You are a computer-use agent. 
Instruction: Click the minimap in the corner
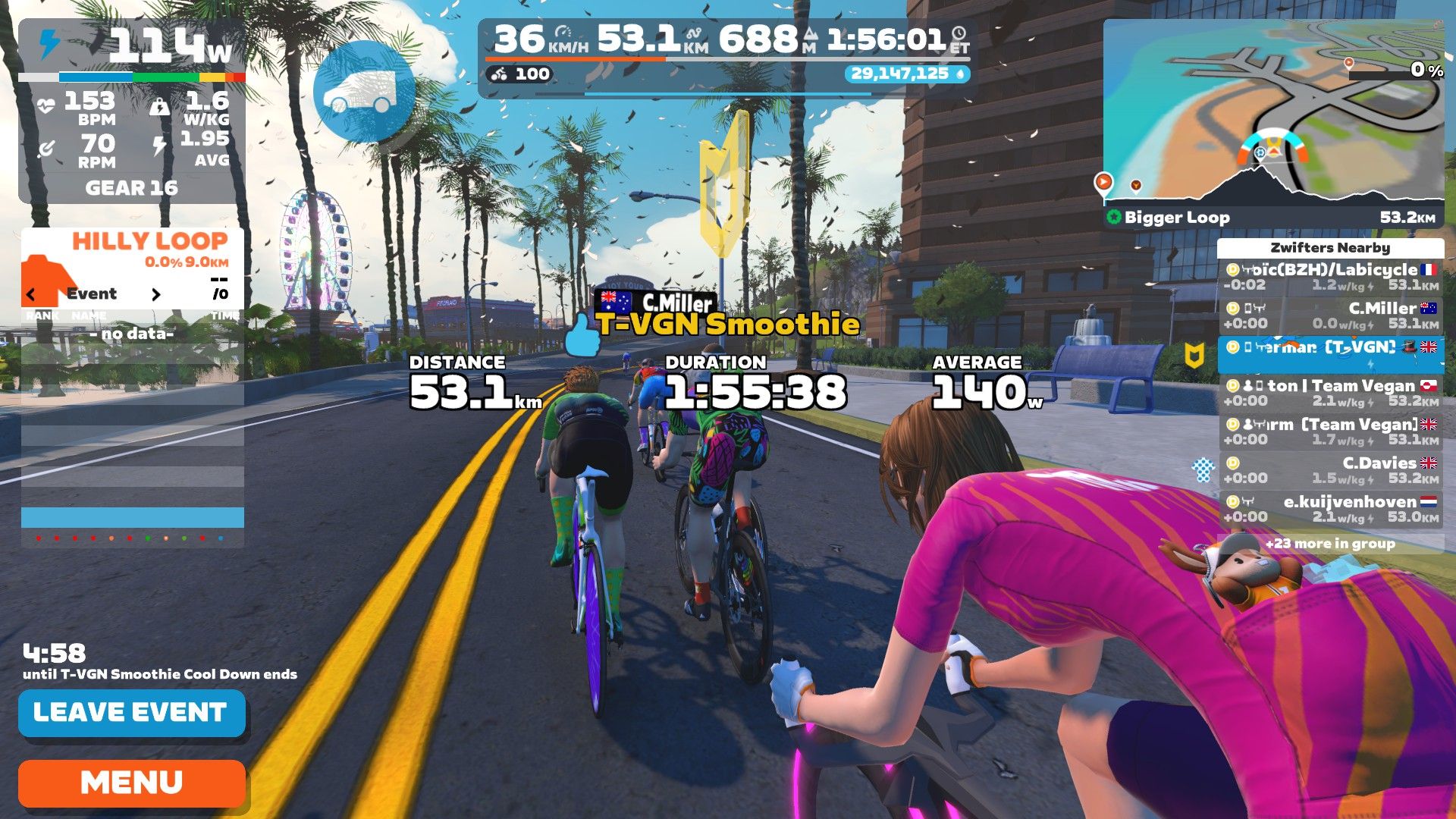[x=1272, y=114]
